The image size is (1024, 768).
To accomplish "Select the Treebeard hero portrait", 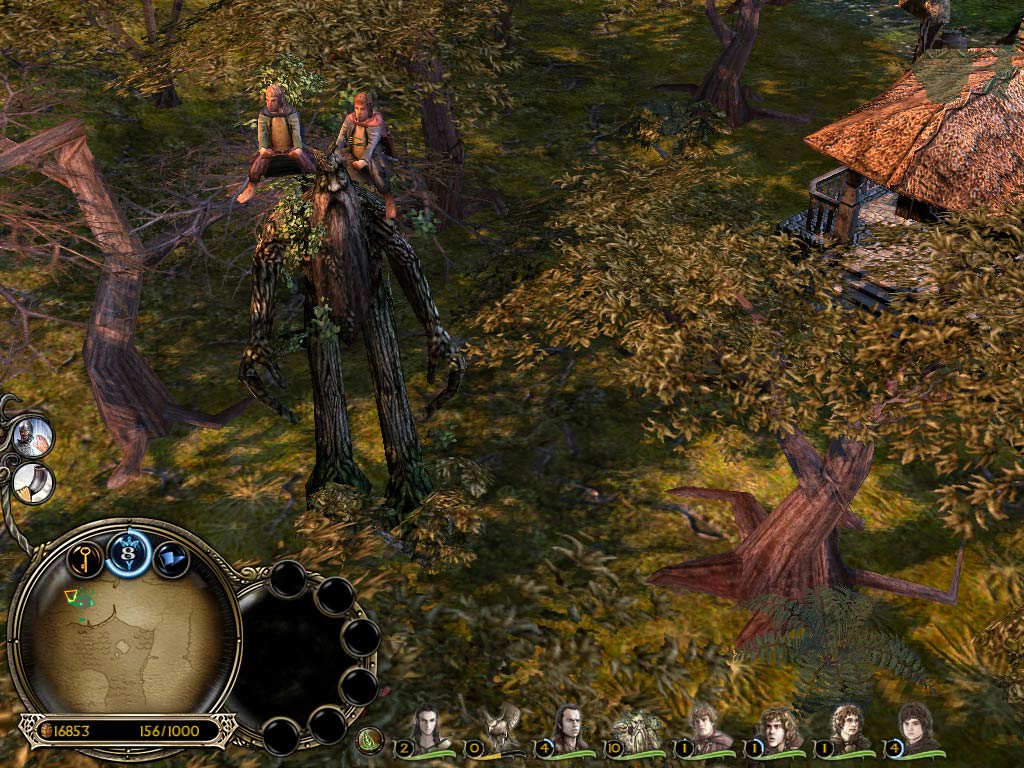I will pyautogui.click(x=637, y=728).
